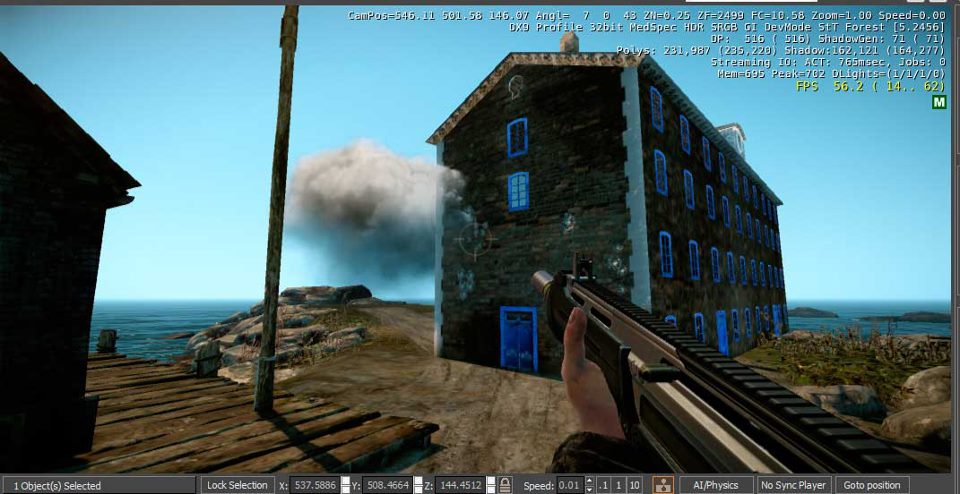Click the Lock Selection button
Image resolution: width=960 pixels, height=494 pixels.
click(236, 485)
